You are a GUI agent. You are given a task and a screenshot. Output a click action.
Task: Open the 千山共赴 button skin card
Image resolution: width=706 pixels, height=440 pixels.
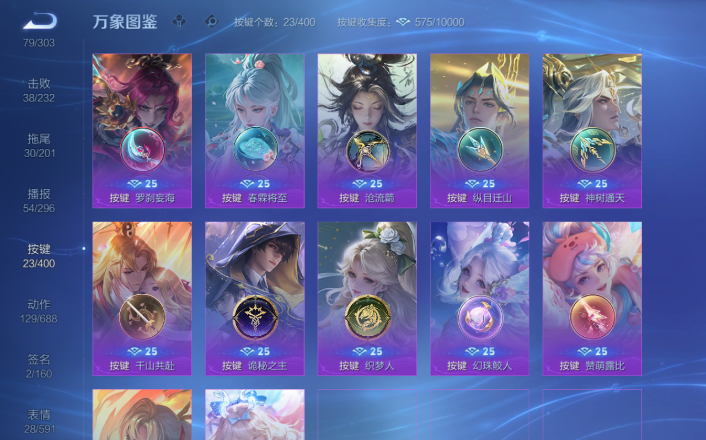(142, 298)
